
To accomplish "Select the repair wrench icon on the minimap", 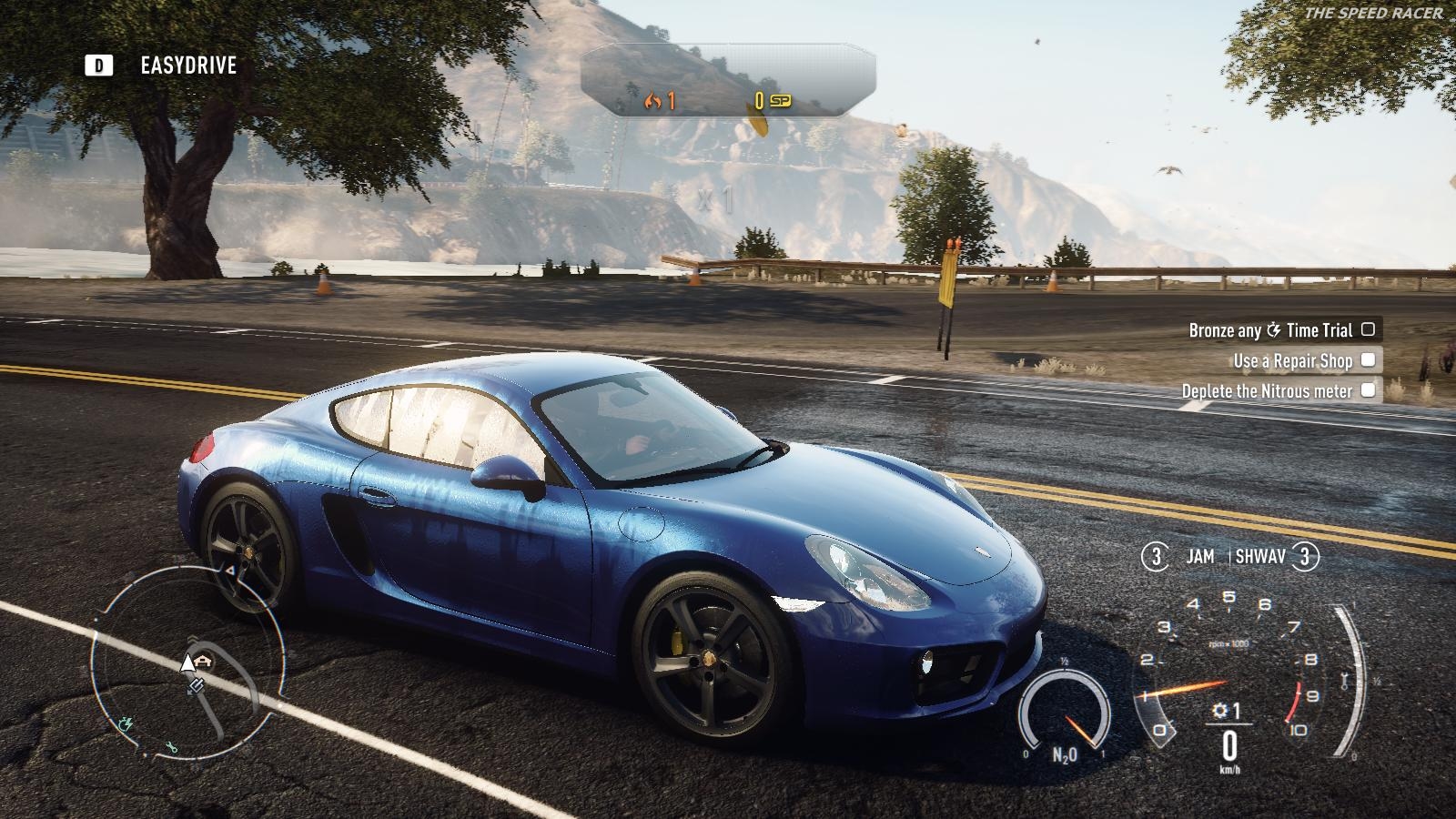I will pyautogui.click(x=173, y=745).
